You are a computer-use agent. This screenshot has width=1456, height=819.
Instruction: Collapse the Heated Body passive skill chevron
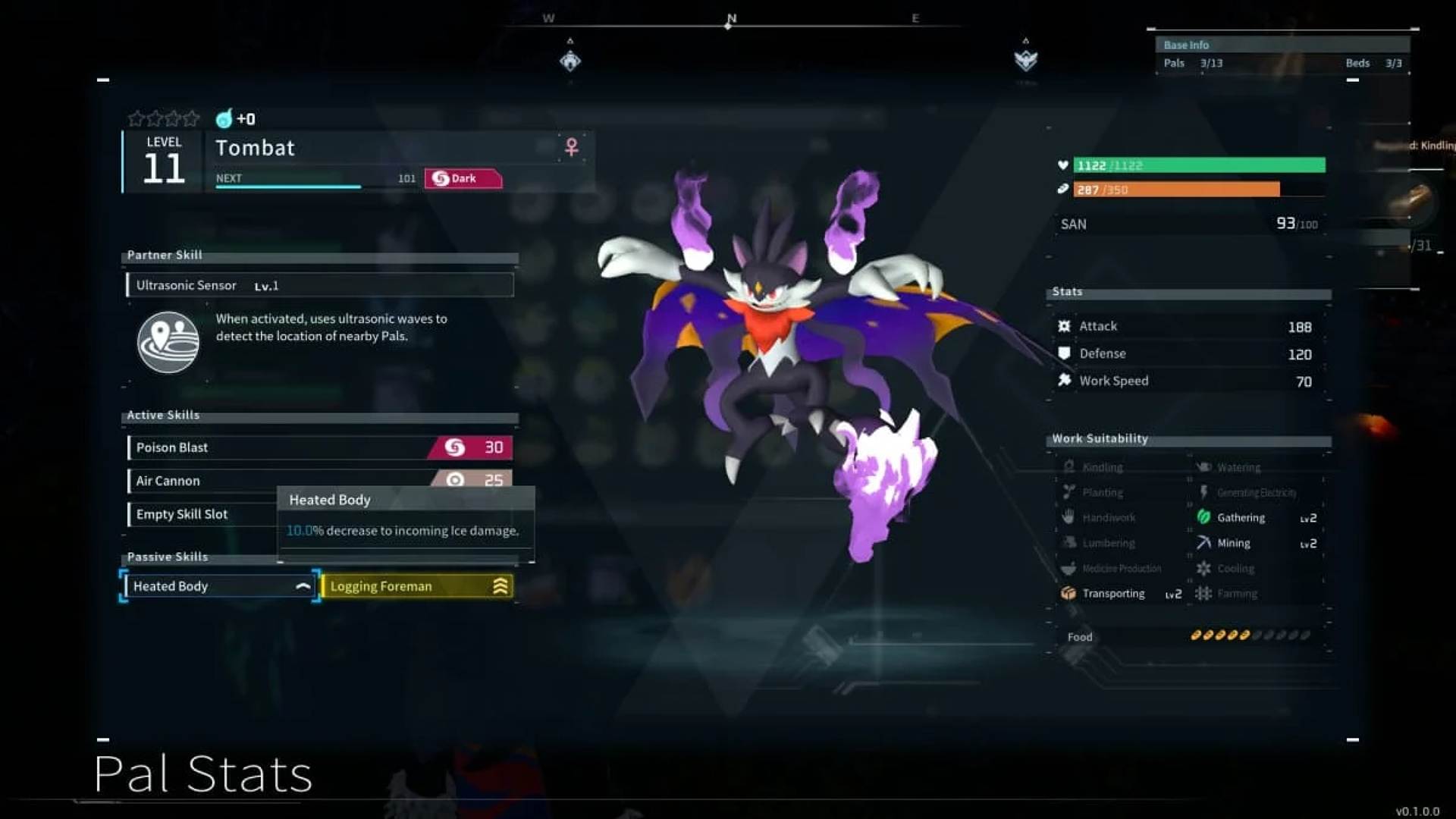[x=303, y=585]
